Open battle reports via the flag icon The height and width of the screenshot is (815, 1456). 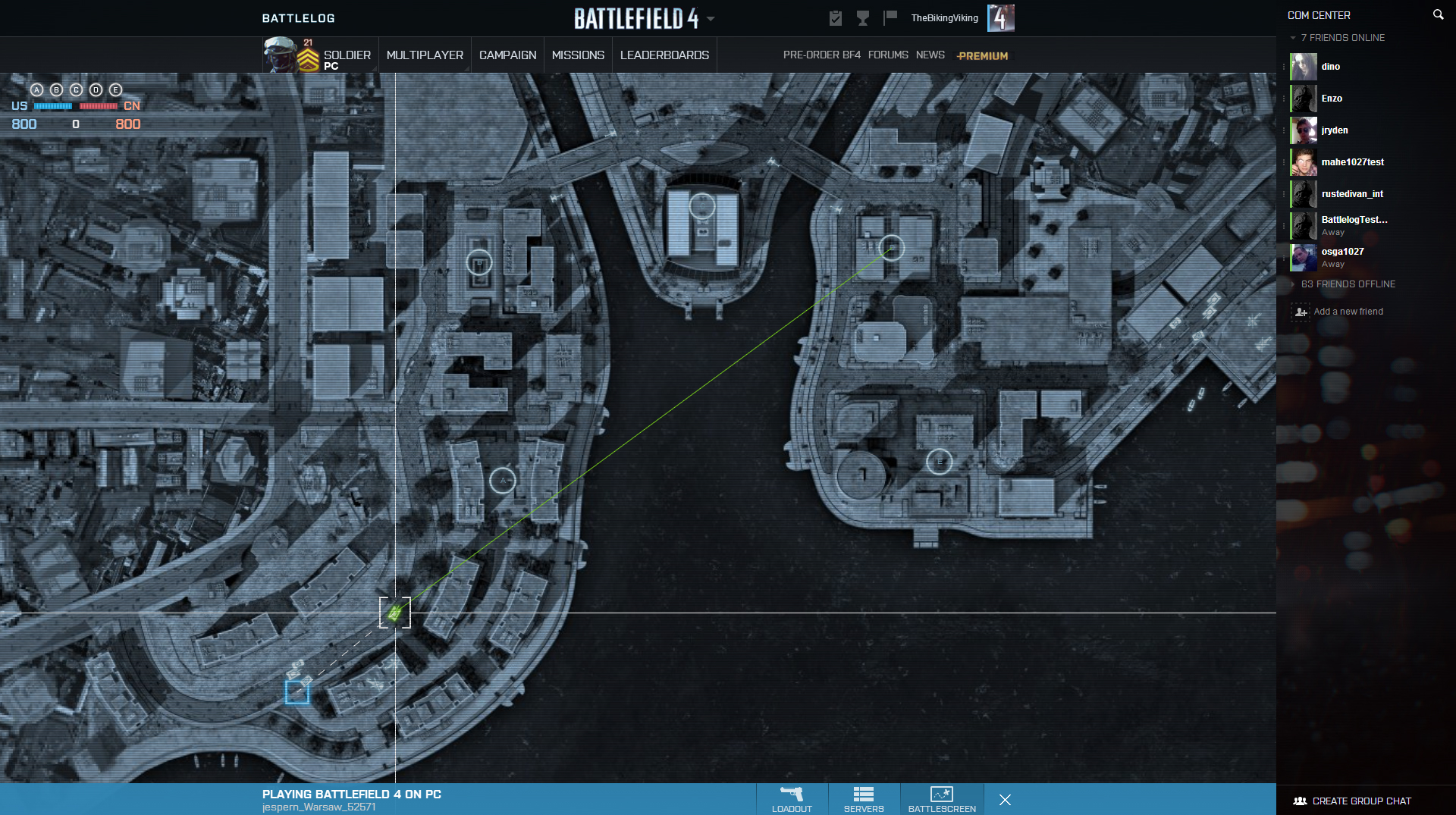tap(890, 17)
